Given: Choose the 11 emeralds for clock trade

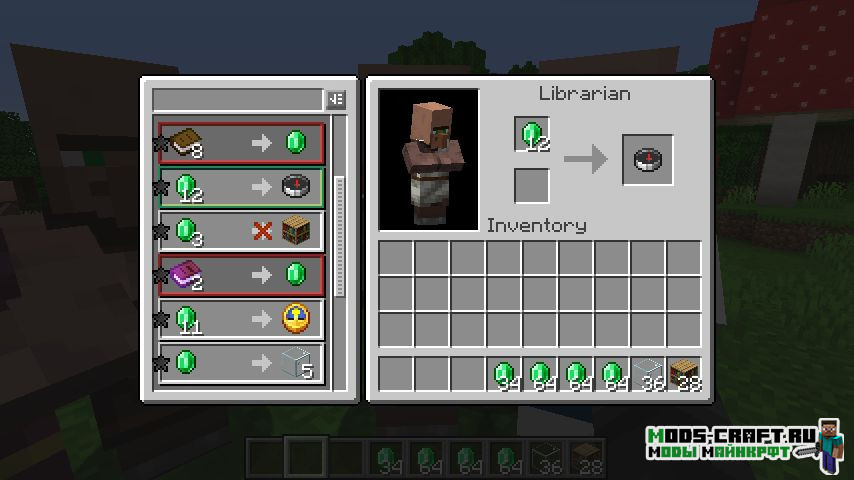Looking at the screenshot, I should [240, 319].
